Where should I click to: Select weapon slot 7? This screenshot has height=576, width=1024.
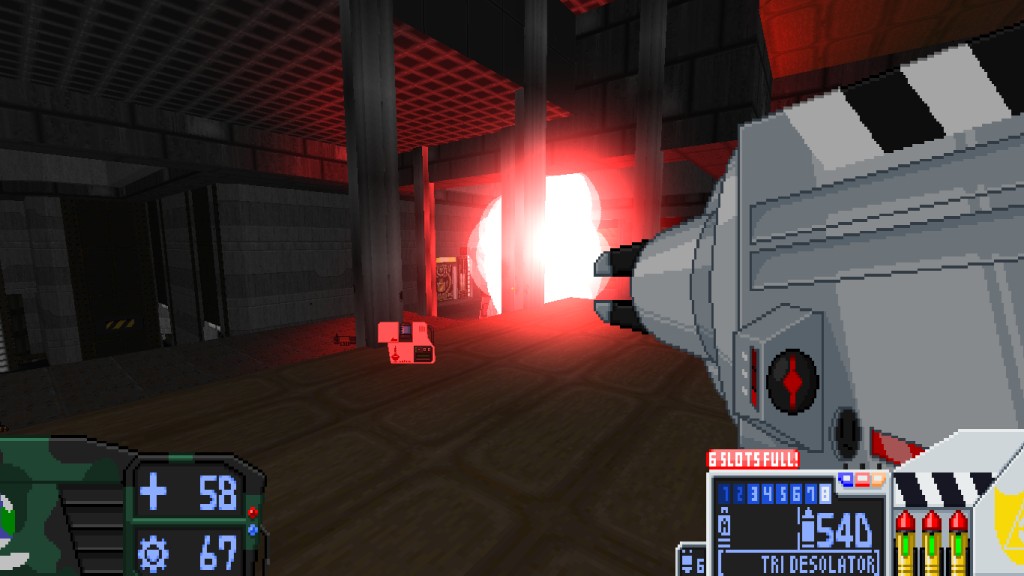810,493
